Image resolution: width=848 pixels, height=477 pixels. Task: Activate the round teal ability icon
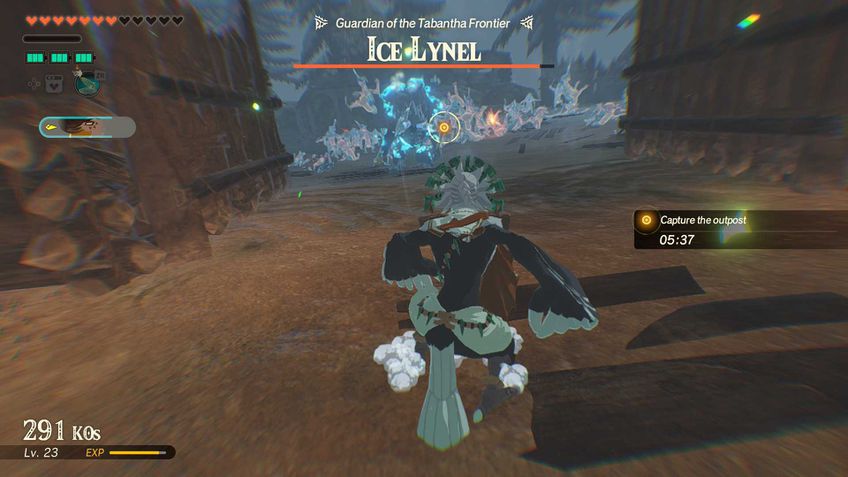(x=88, y=84)
